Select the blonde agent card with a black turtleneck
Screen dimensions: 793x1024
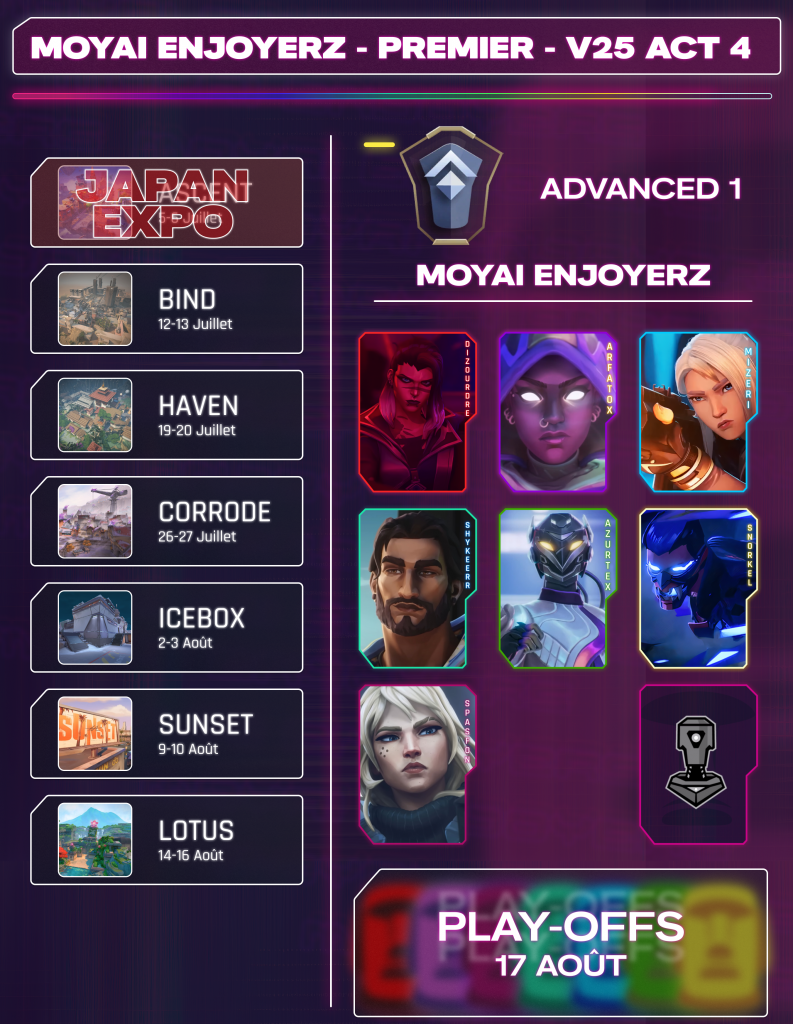[x=415, y=765]
